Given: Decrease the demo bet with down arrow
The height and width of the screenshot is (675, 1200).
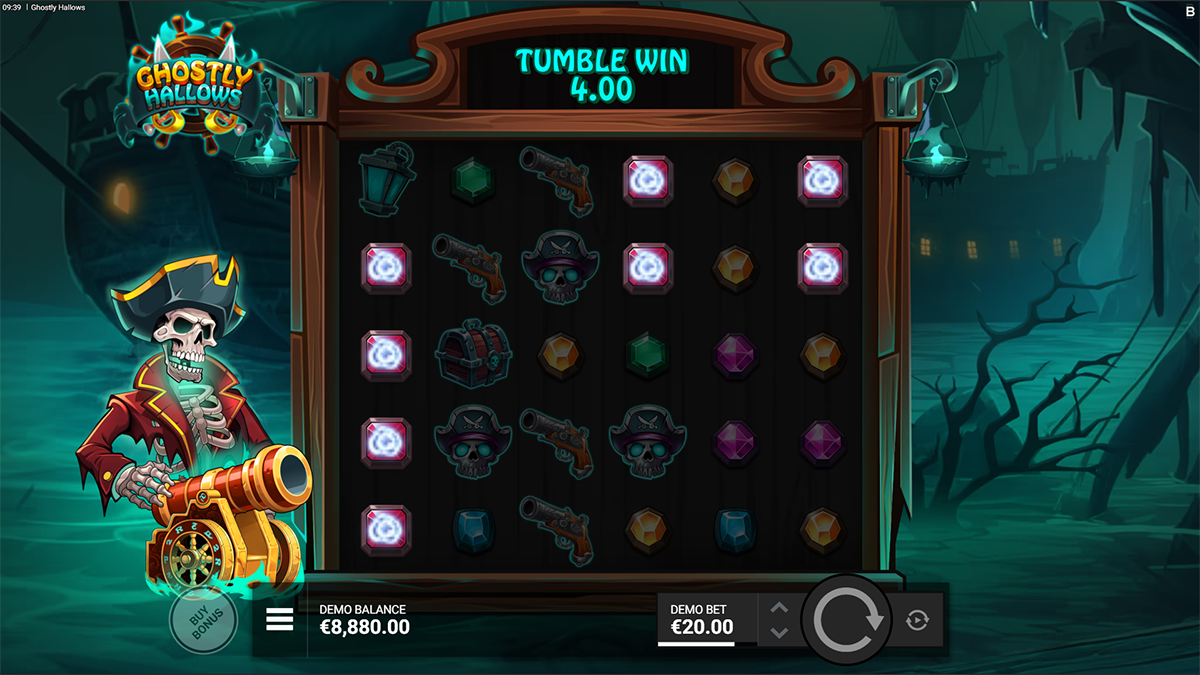Looking at the screenshot, I should pyautogui.click(x=780, y=632).
